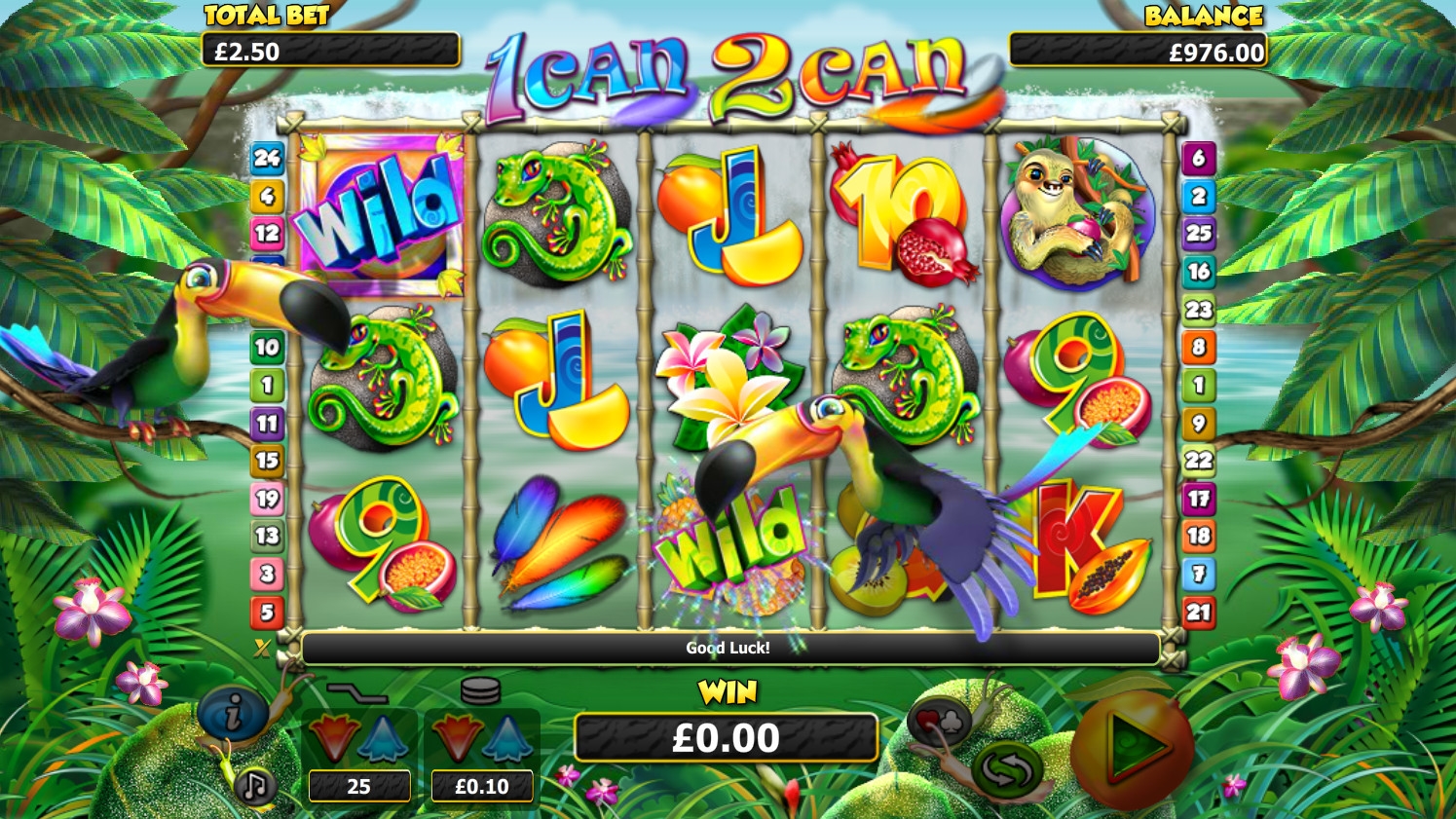The width and height of the screenshot is (1456, 819).
Task: Raise the coin value with blue arrow
Action: click(x=506, y=738)
